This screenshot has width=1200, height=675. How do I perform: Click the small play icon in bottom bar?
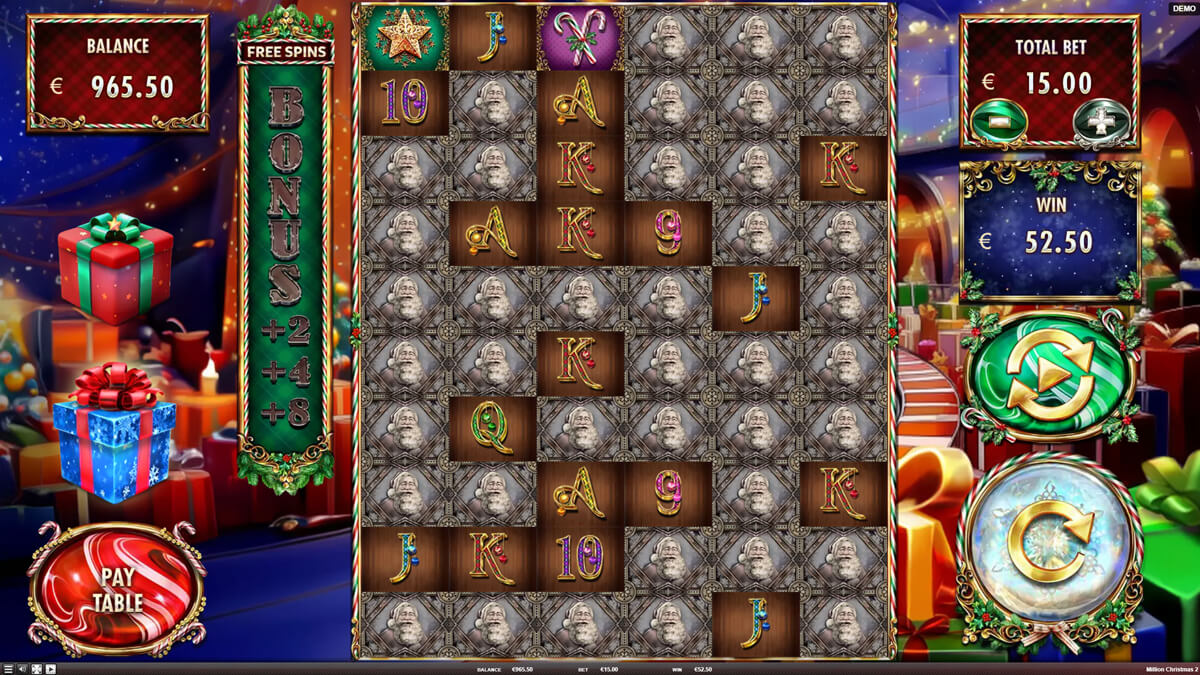point(50,669)
